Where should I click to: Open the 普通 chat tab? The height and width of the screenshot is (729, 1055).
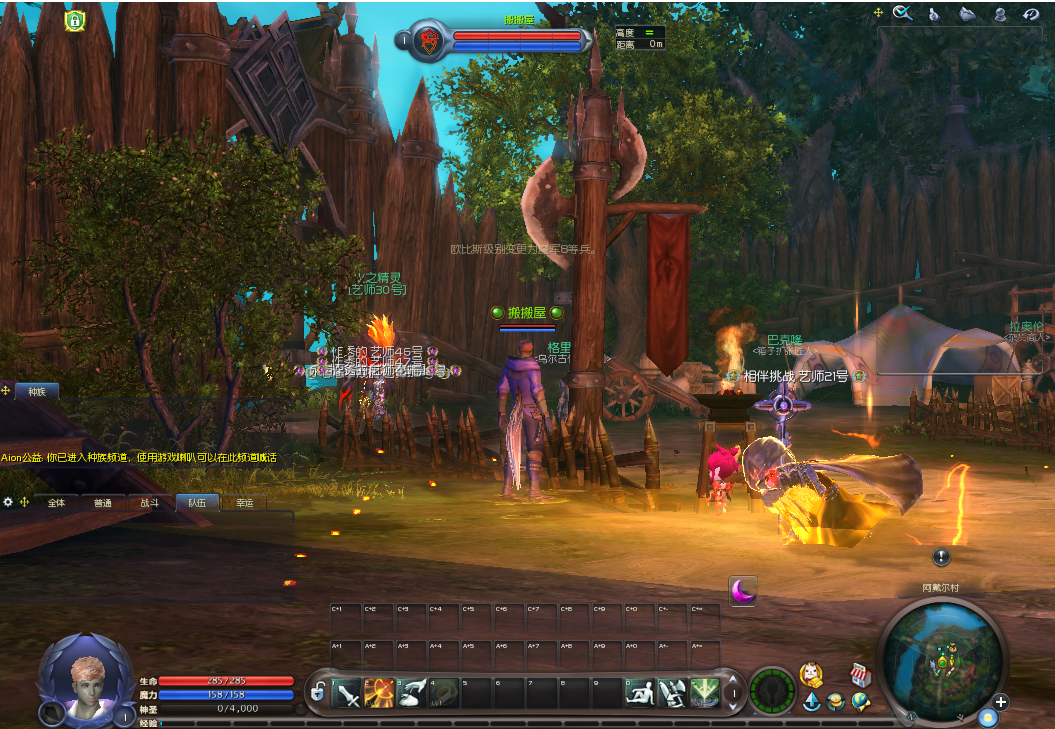pyautogui.click(x=103, y=503)
